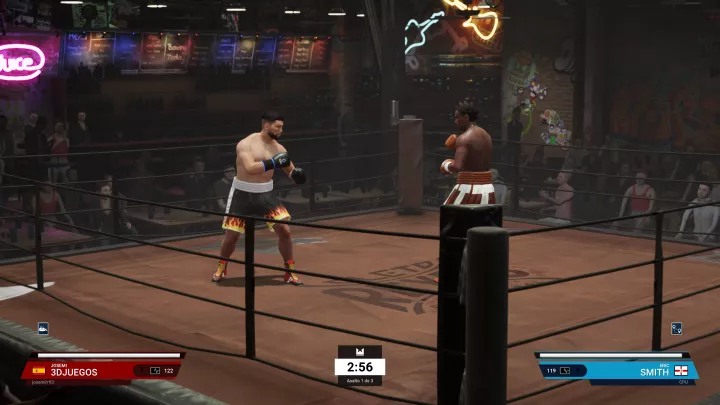
Task: Click the Spanish flag on the red nameplate
Action: pos(39,370)
